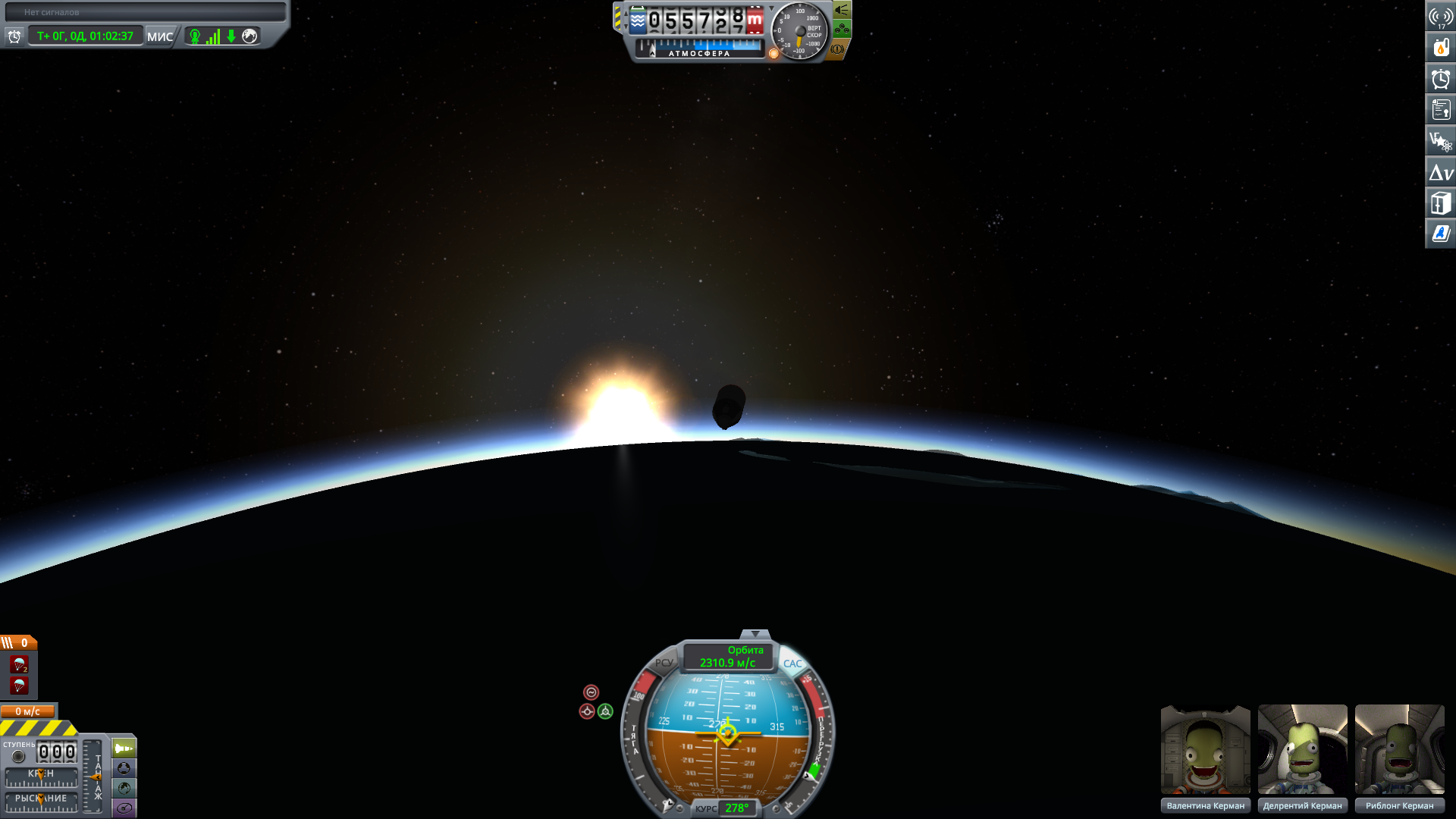Switch to docking mode button

click(x=124, y=768)
